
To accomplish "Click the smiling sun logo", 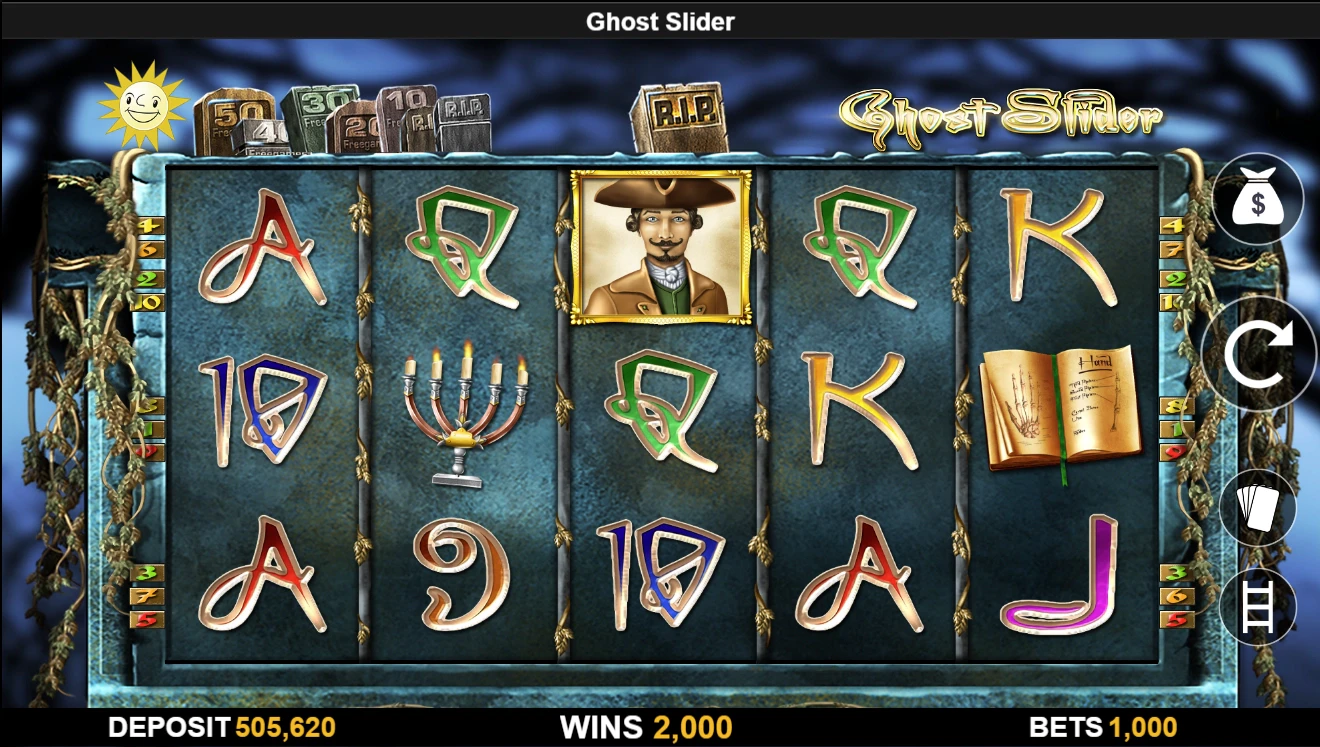I will point(143,101).
